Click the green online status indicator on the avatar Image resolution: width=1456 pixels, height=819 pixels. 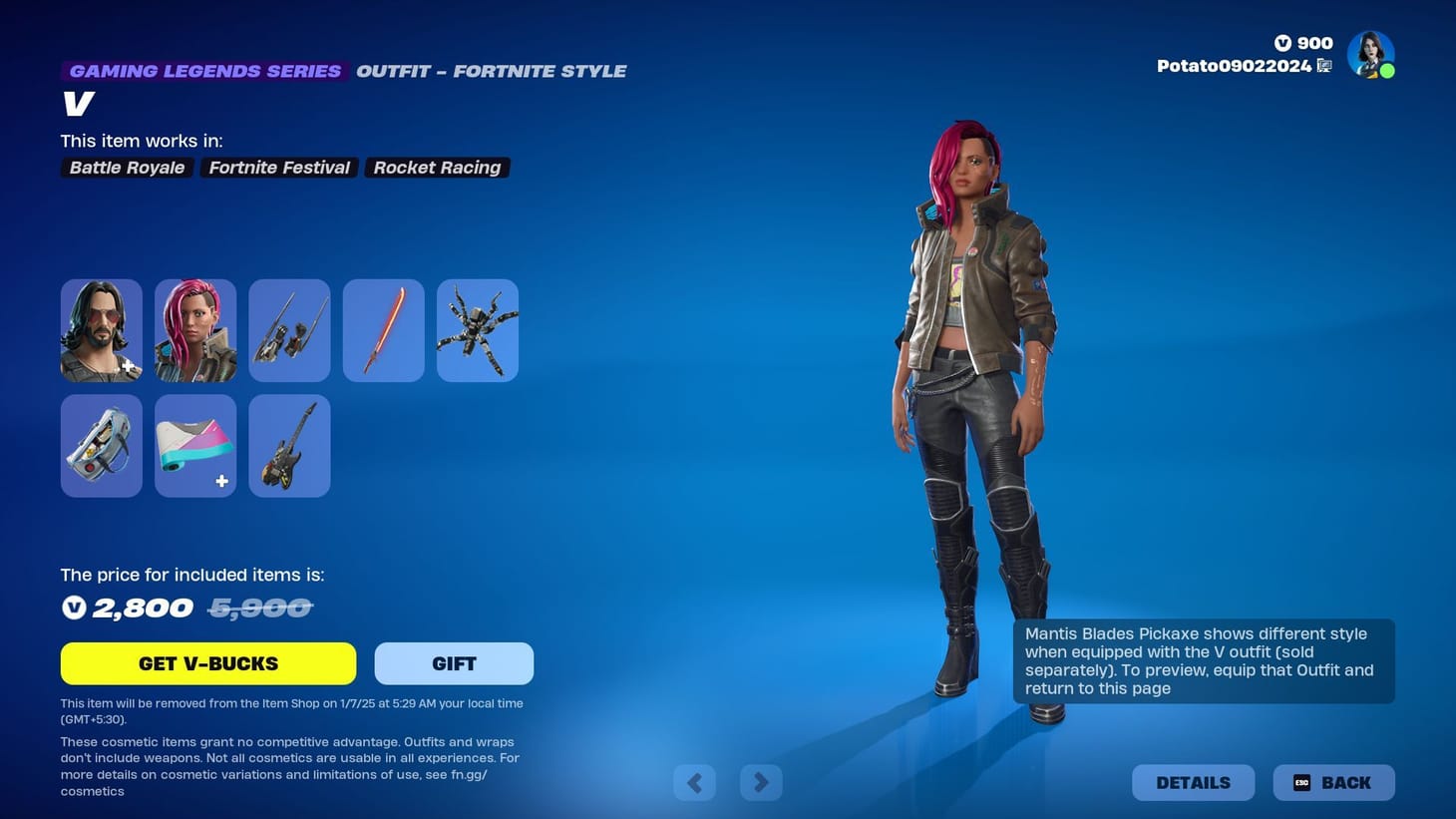[1387, 70]
